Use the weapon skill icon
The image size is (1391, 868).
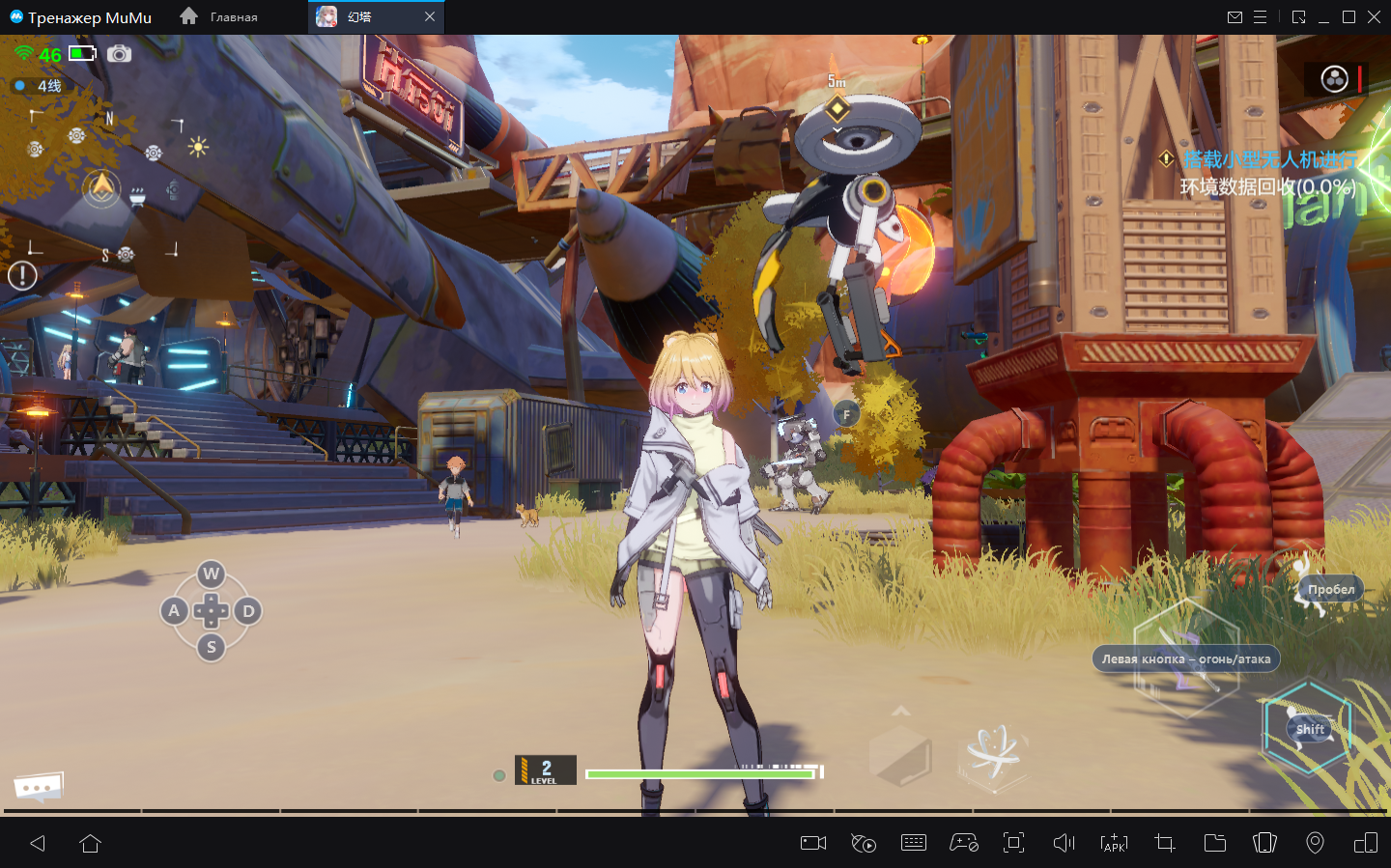[993, 753]
